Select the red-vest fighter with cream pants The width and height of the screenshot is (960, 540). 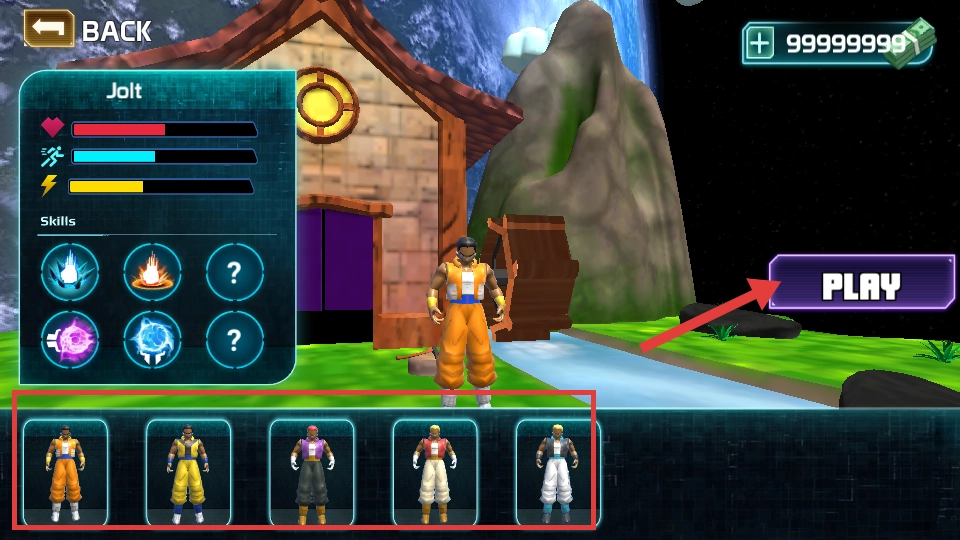434,472
